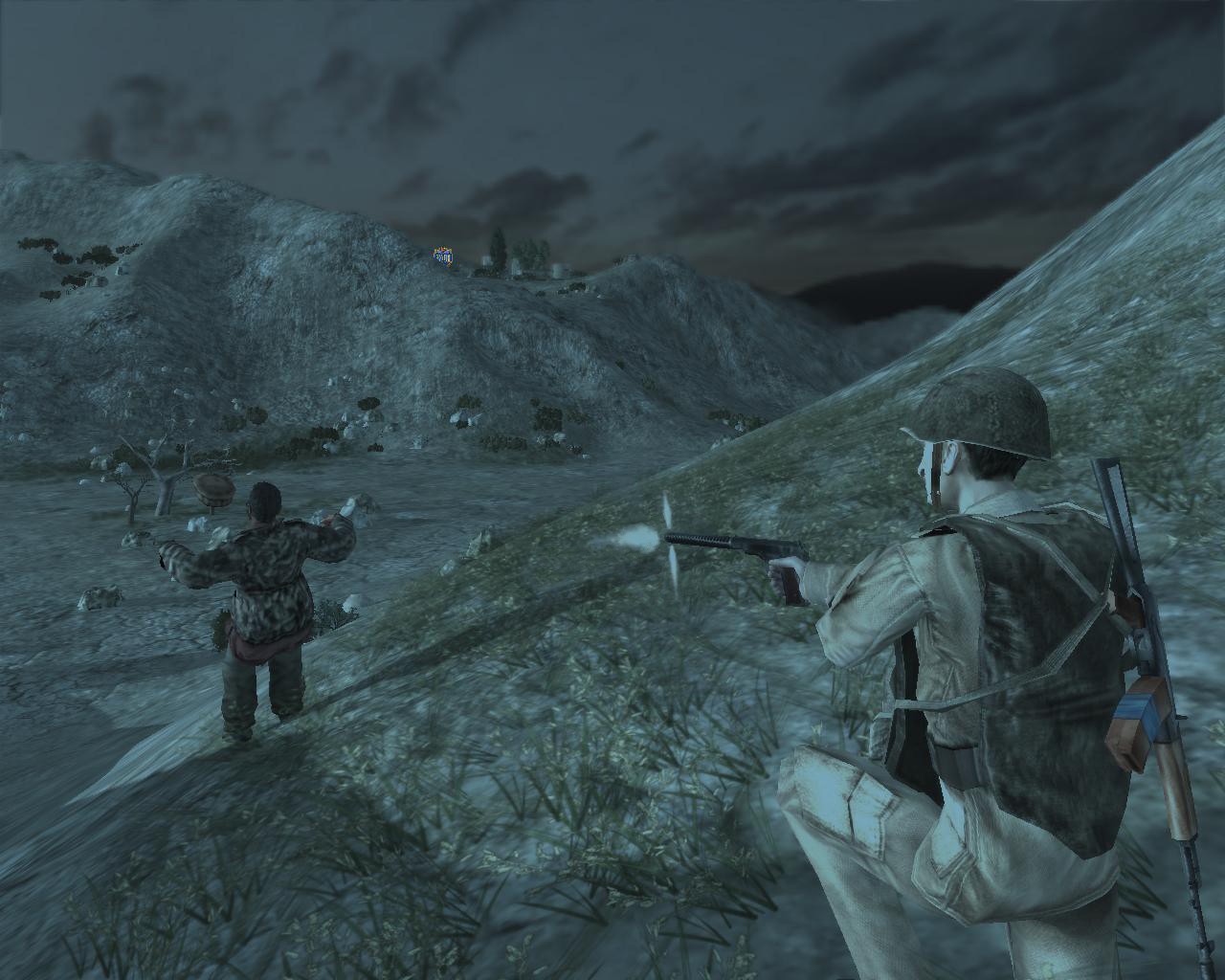Click the blue-and-yellow objective marker on the hilltop
The height and width of the screenshot is (980, 1225).
tap(443, 256)
